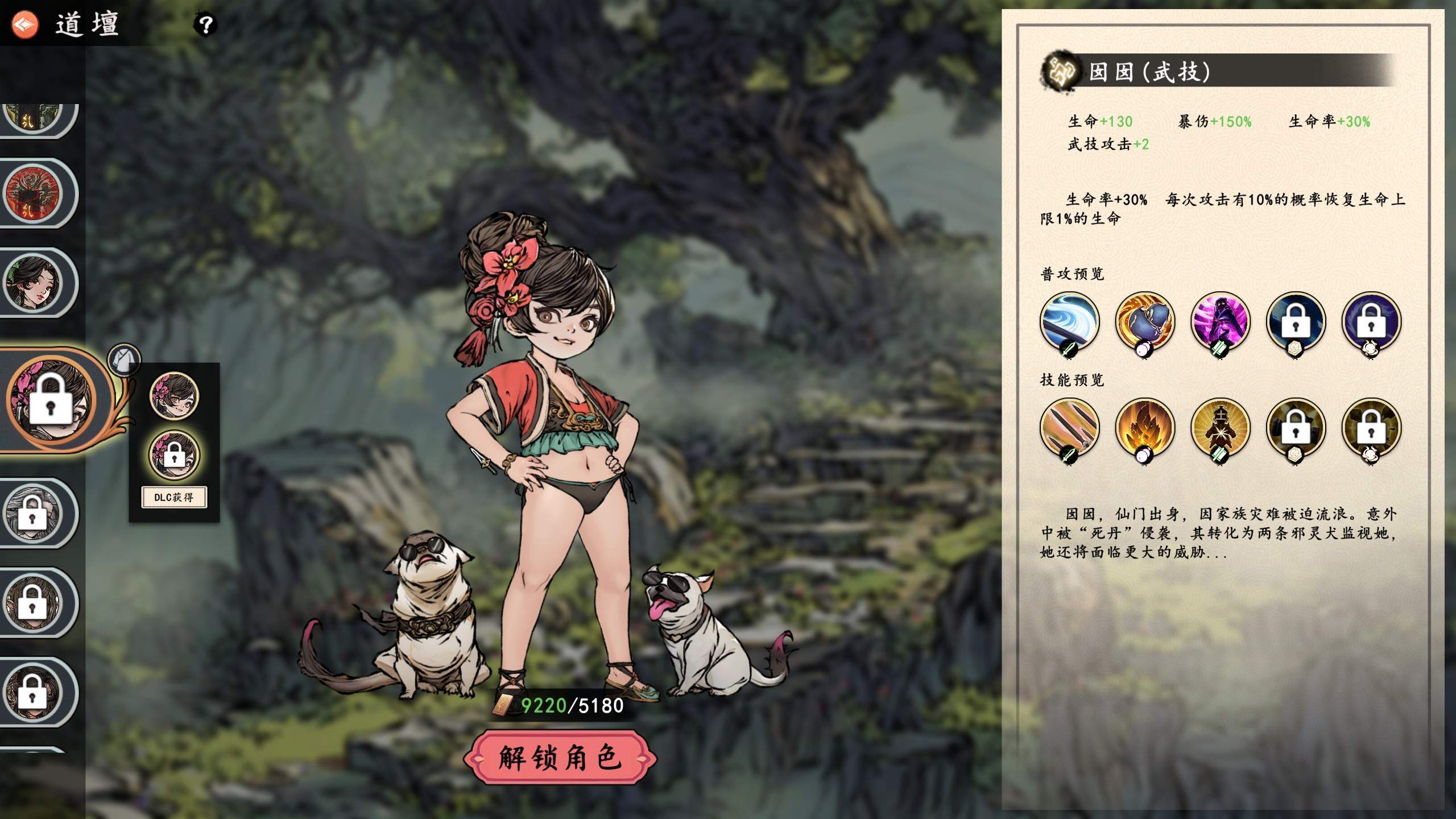The height and width of the screenshot is (819, 1456).
Task: Show the golden figure skill icon
Action: [1221, 428]
